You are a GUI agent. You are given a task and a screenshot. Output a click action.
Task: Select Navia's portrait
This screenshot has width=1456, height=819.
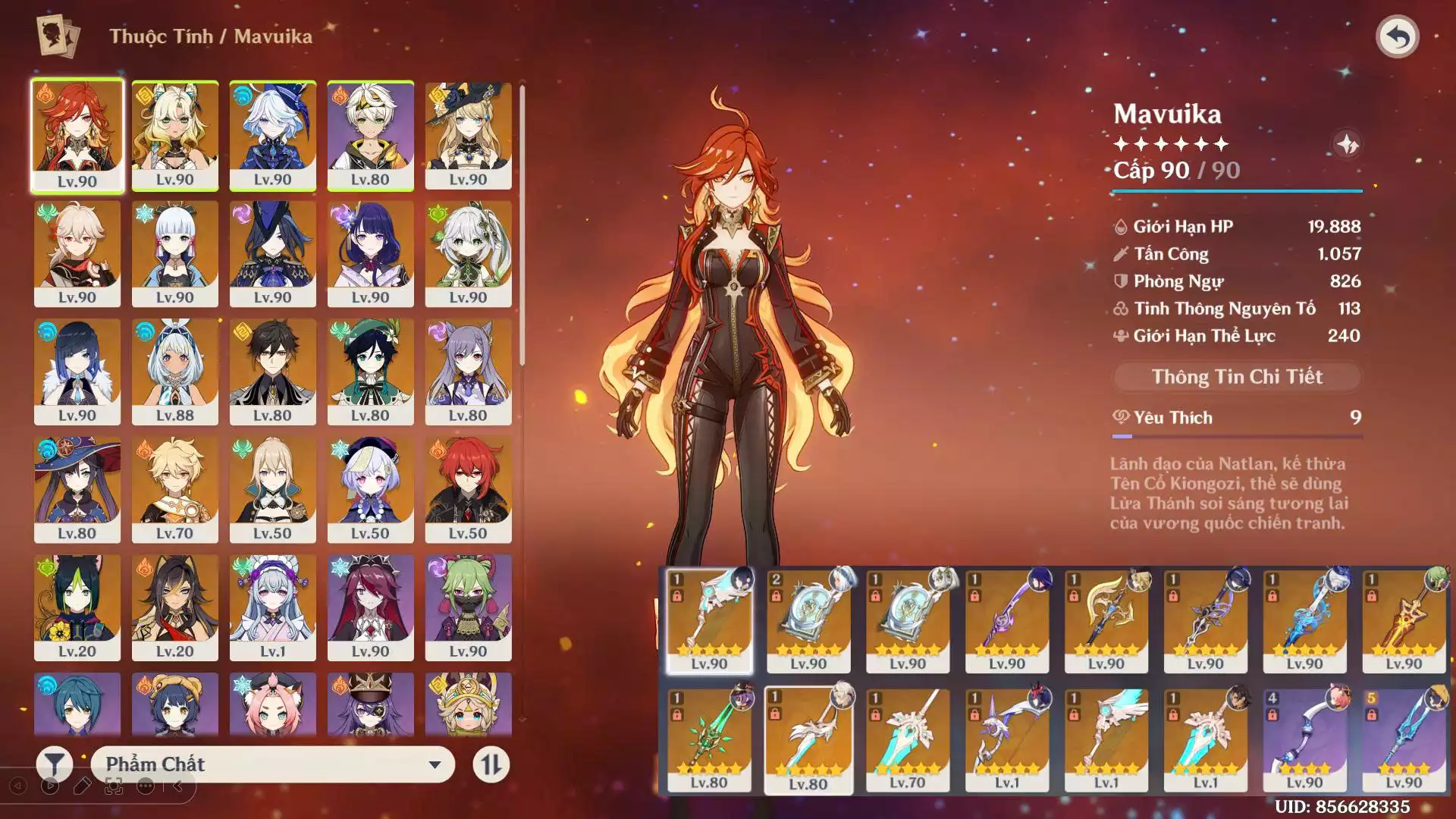pyautogui.click(x=468, y=135)
